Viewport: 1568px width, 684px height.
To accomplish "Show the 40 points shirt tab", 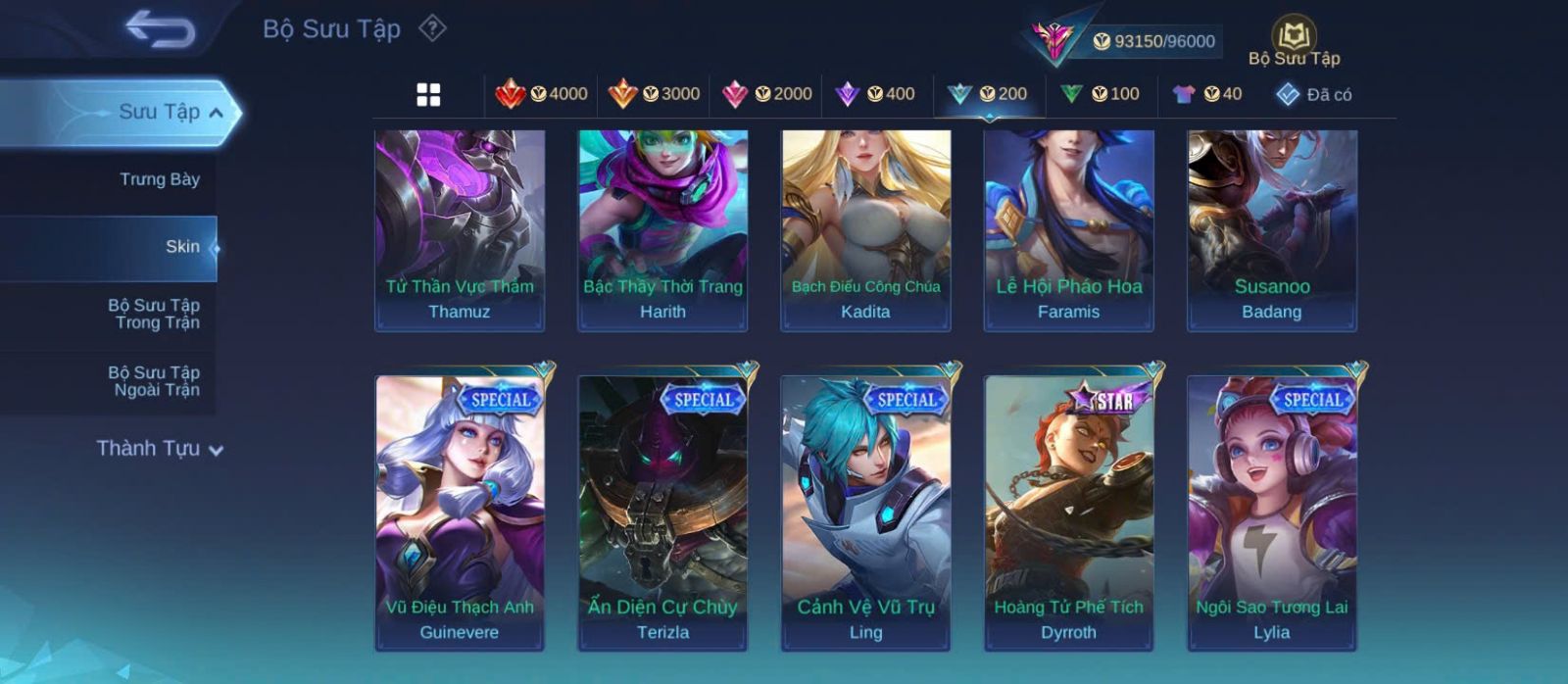I will coord(1207,94).
